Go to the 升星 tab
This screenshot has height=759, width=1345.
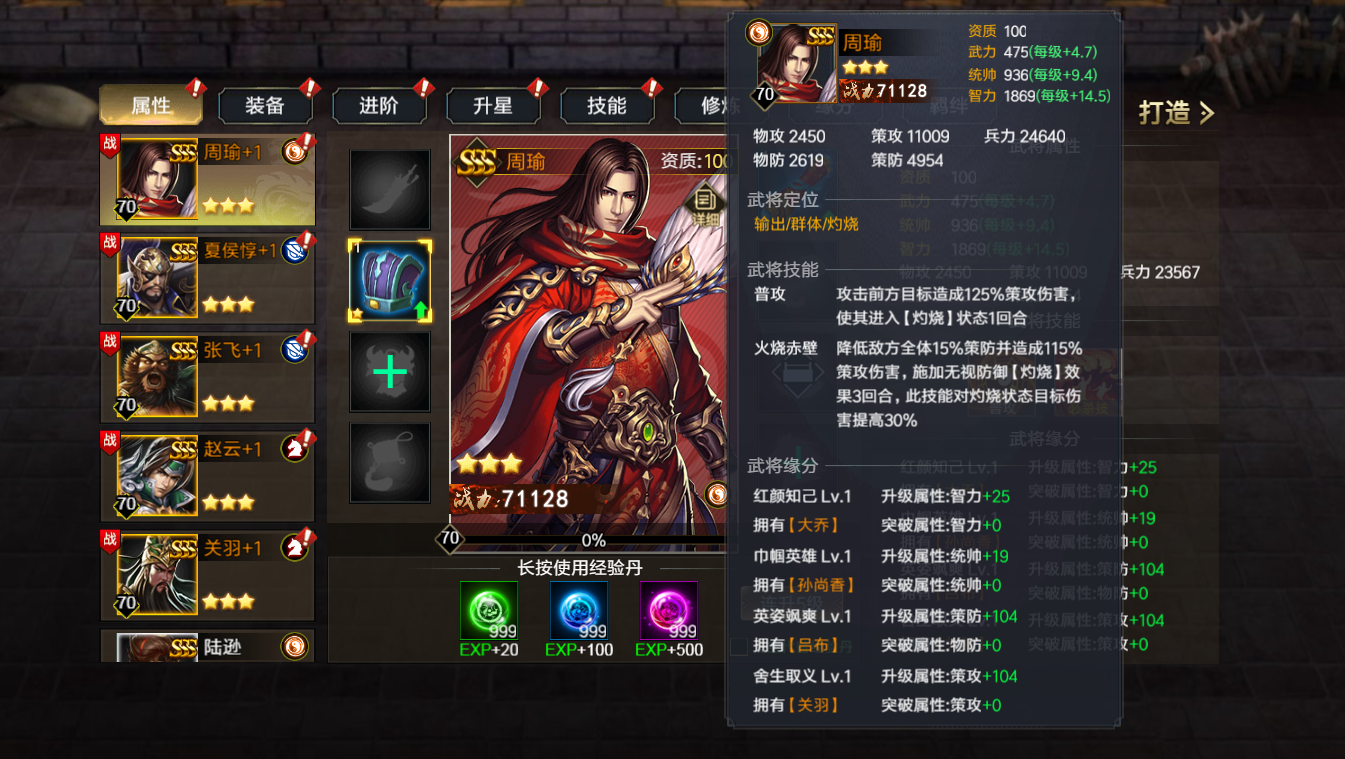493,105
